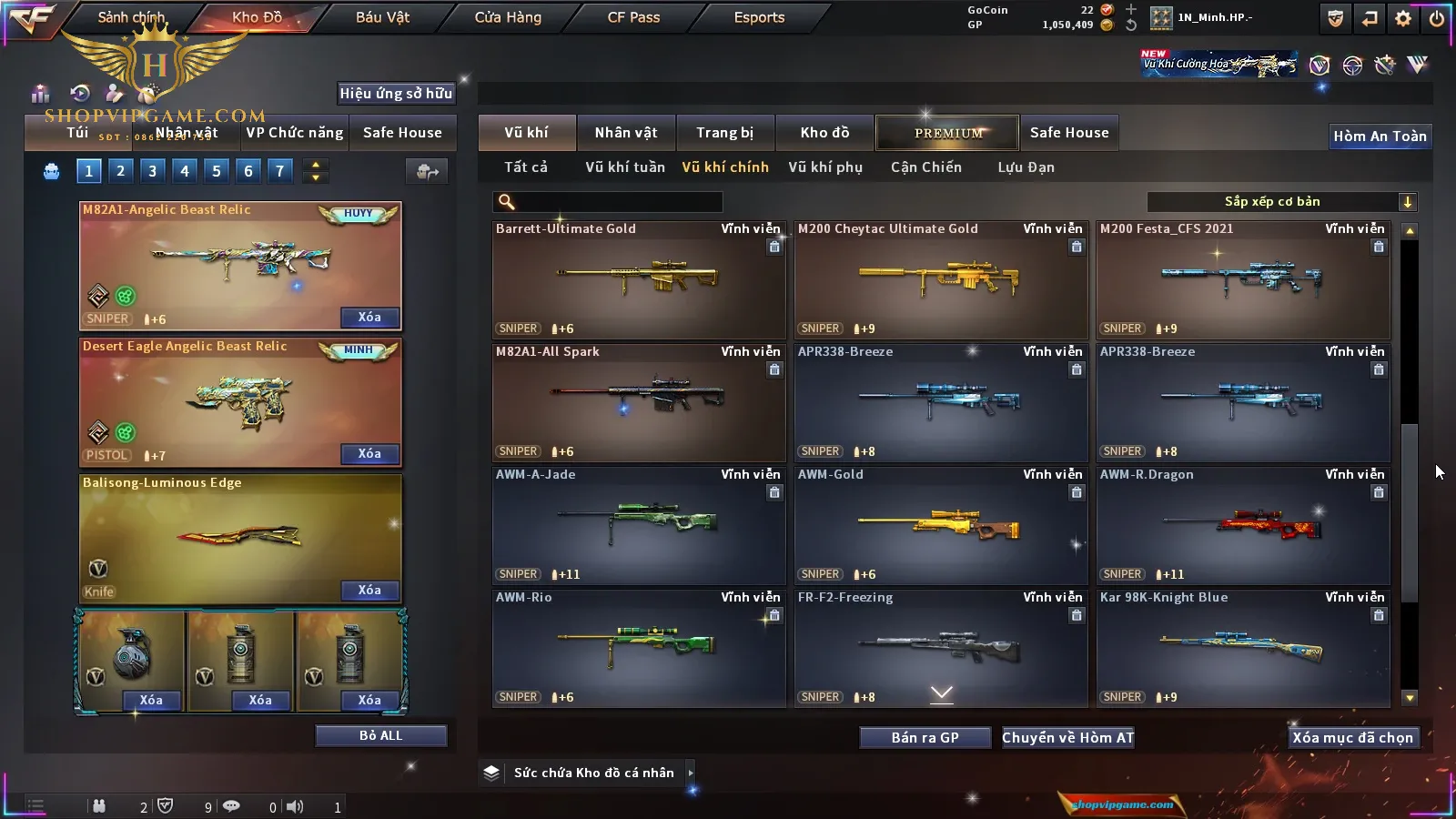
Task: Open the Cửa Hàng shop menu
Action: (x=508, y=17)
